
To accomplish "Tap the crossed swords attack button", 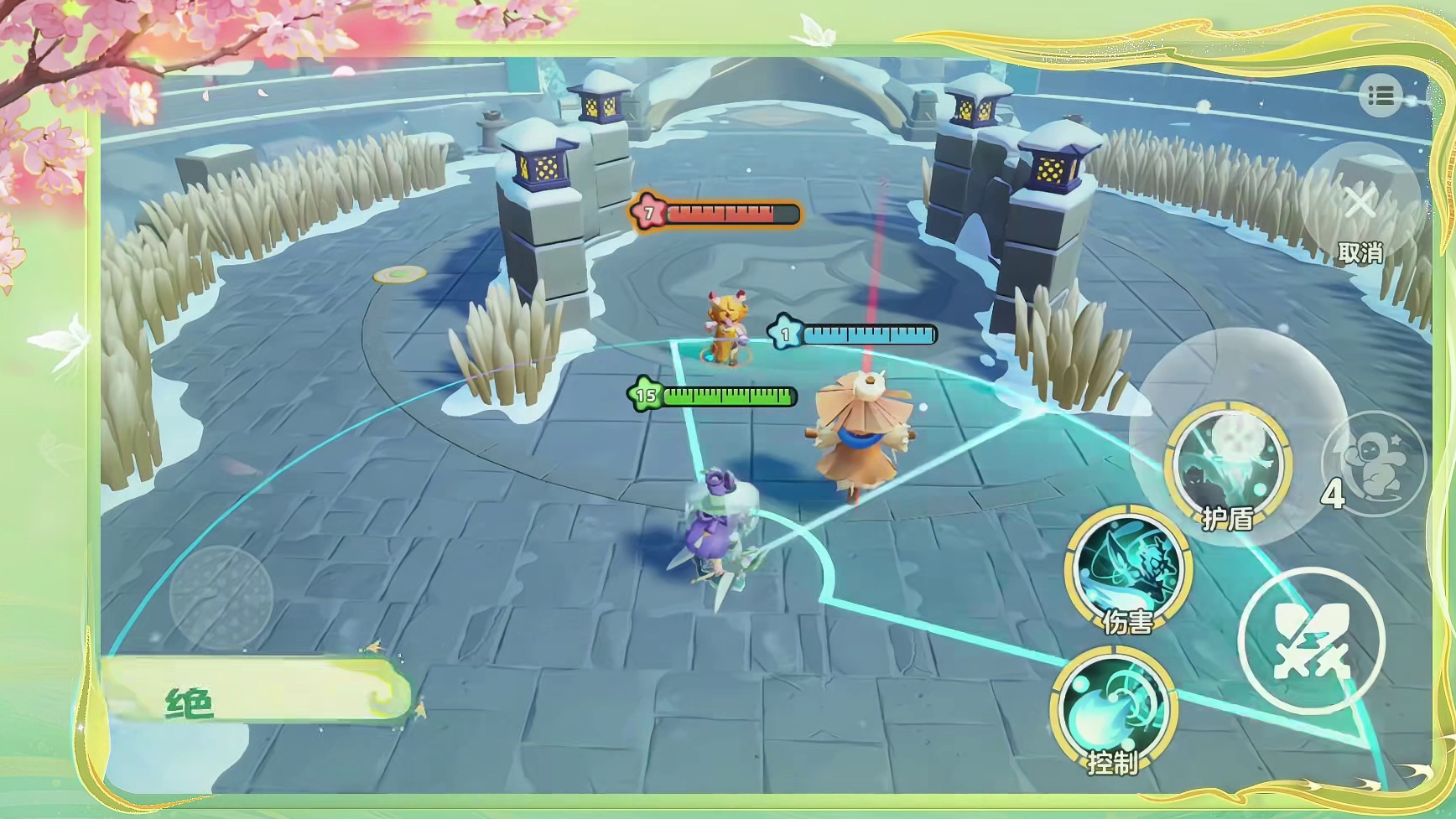I will point(1310,641).
